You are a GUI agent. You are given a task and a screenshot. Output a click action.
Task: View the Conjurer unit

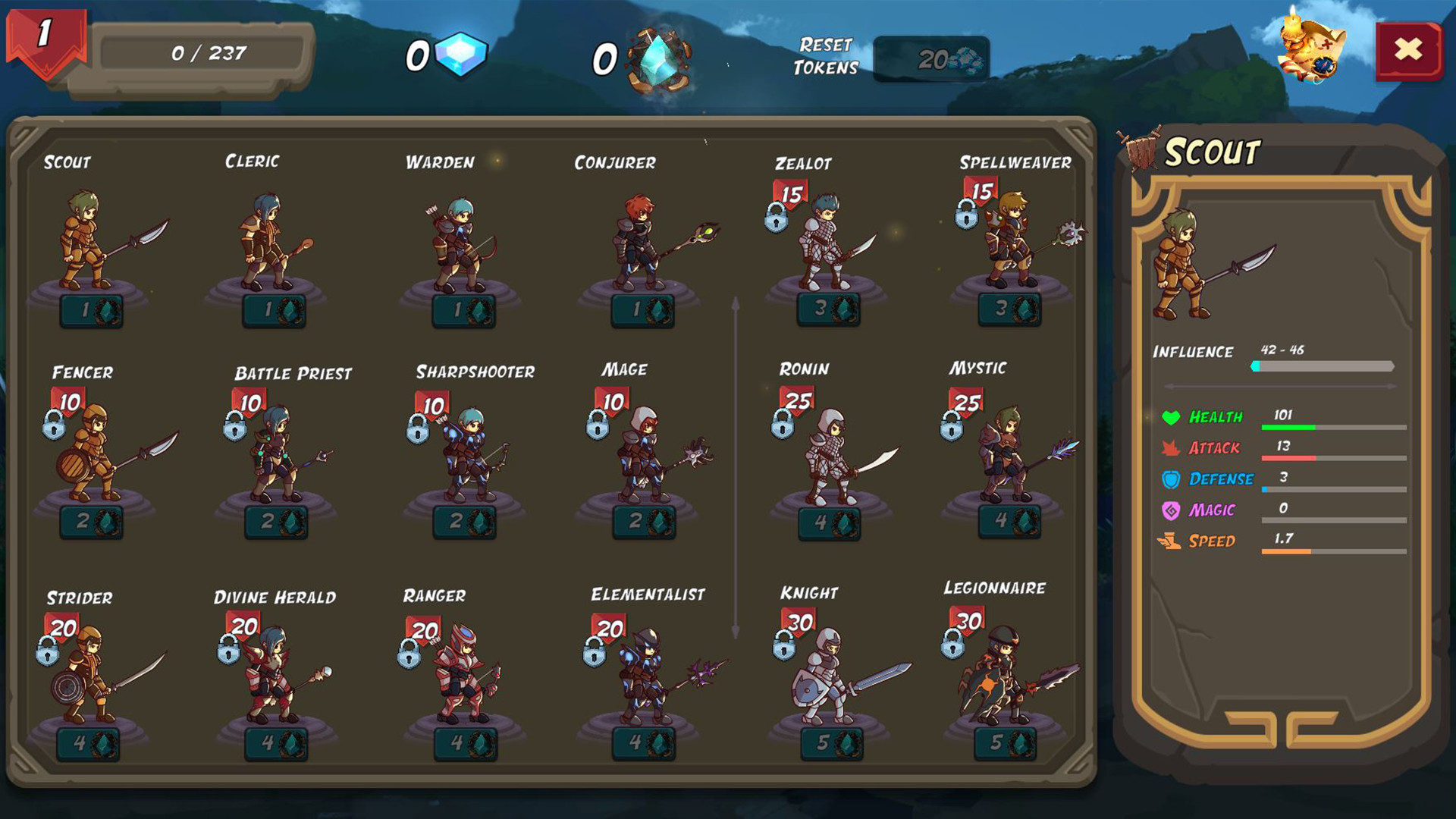pyautogui.click(x=637, y=243)
